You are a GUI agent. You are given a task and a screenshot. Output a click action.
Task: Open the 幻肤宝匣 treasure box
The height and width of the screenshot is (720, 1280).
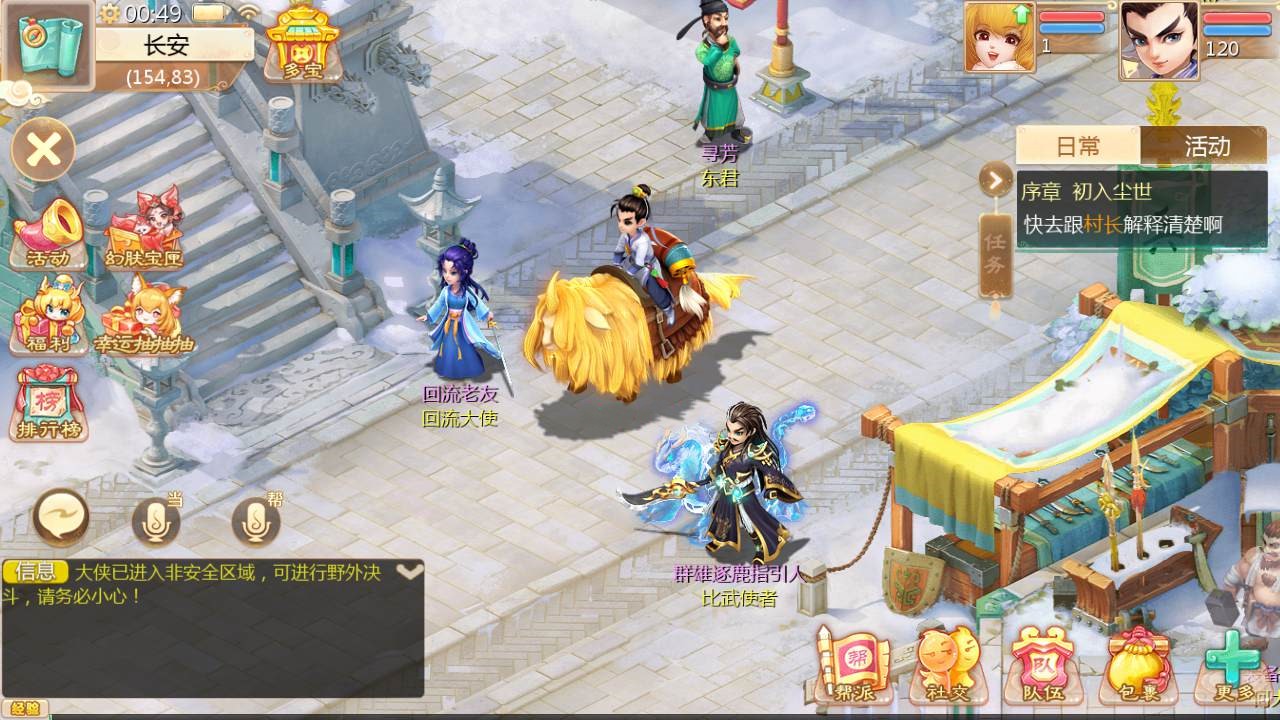[x=144, y=233]
